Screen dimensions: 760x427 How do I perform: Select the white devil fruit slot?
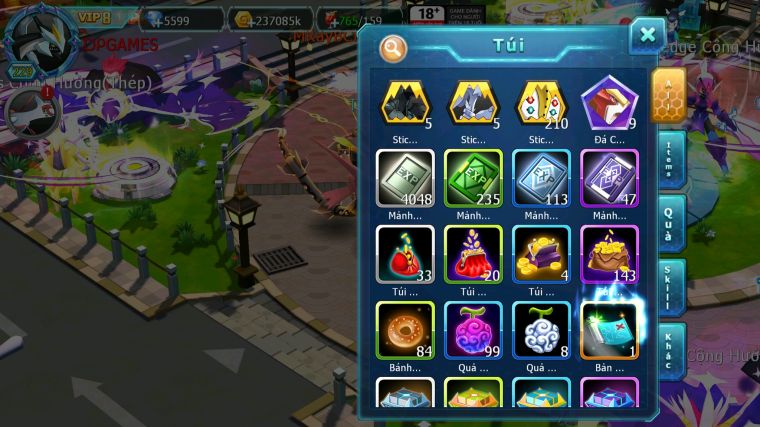tap(541, 330)
